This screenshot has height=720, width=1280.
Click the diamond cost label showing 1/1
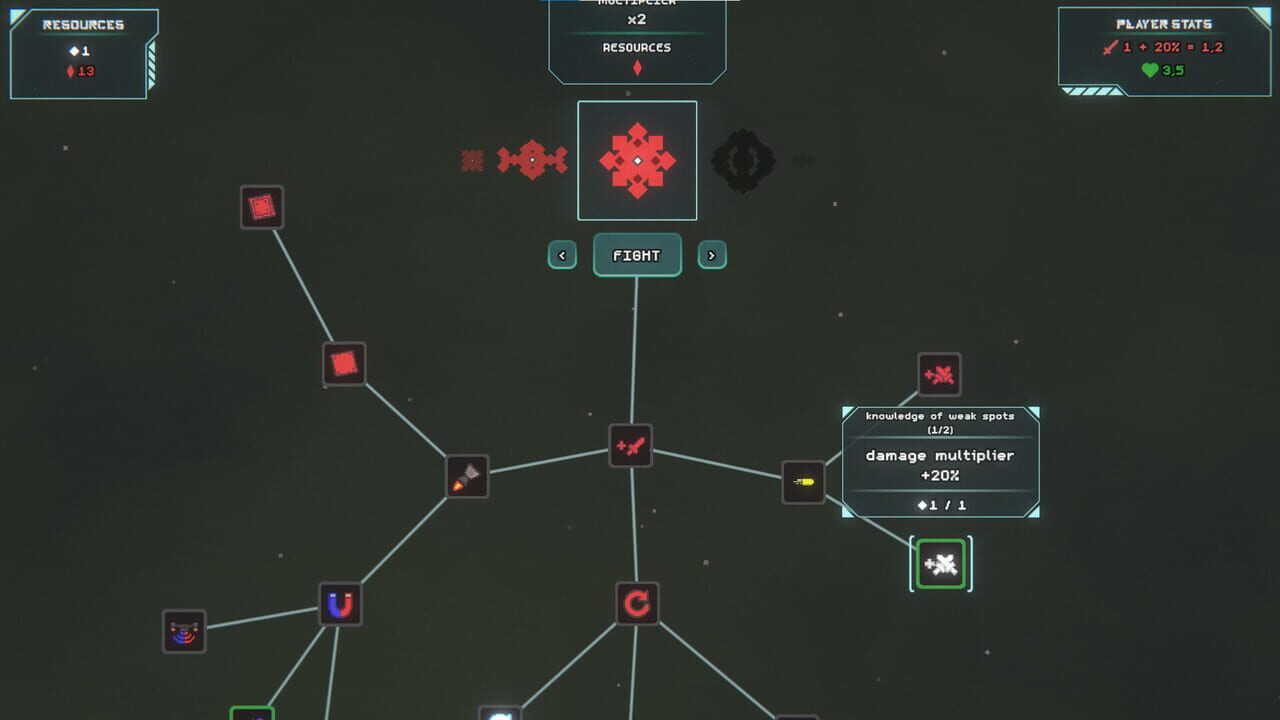tap(940, 505)
